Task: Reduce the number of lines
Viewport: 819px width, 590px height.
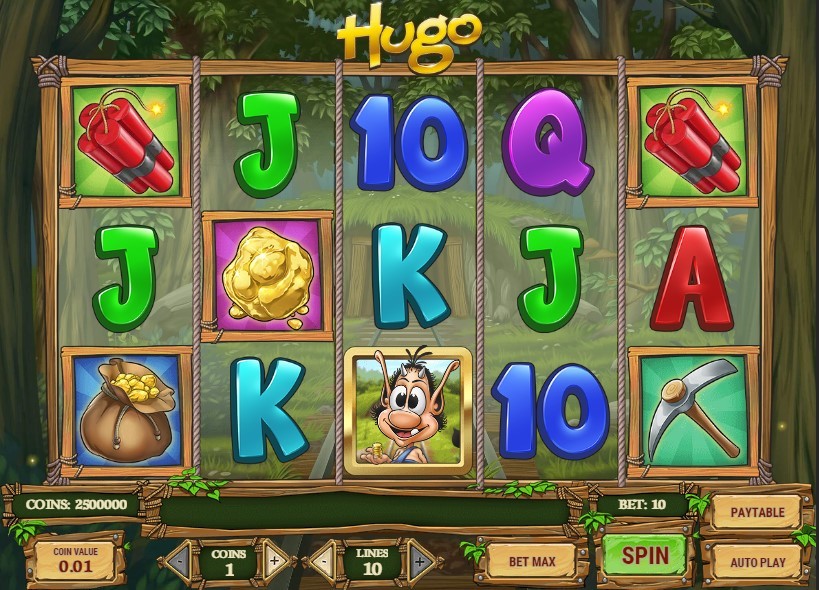Action: click(x=323, y=561)
